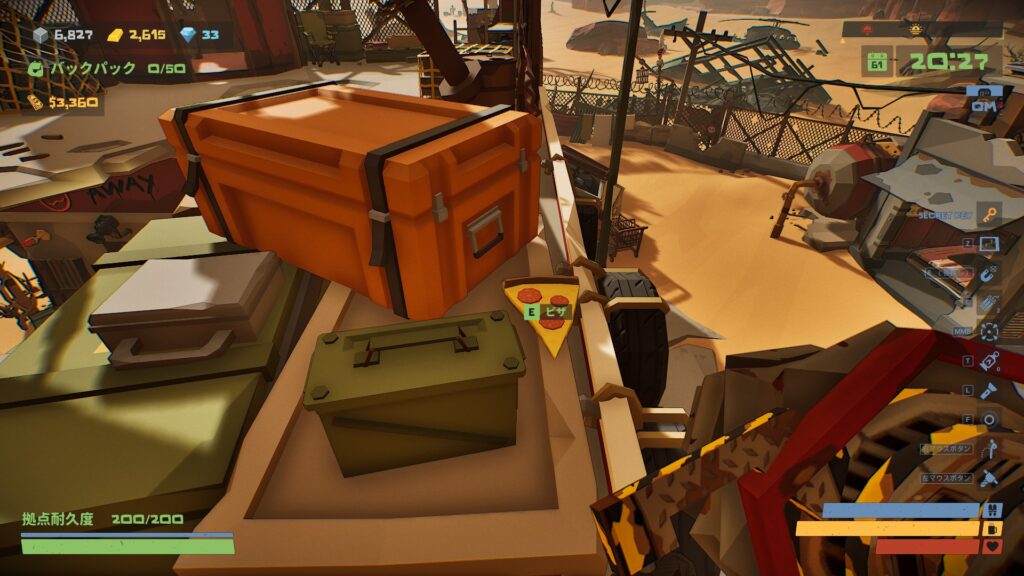Click the price tag icon
The width and height of the screenshot is (1024, 576).
989,361
